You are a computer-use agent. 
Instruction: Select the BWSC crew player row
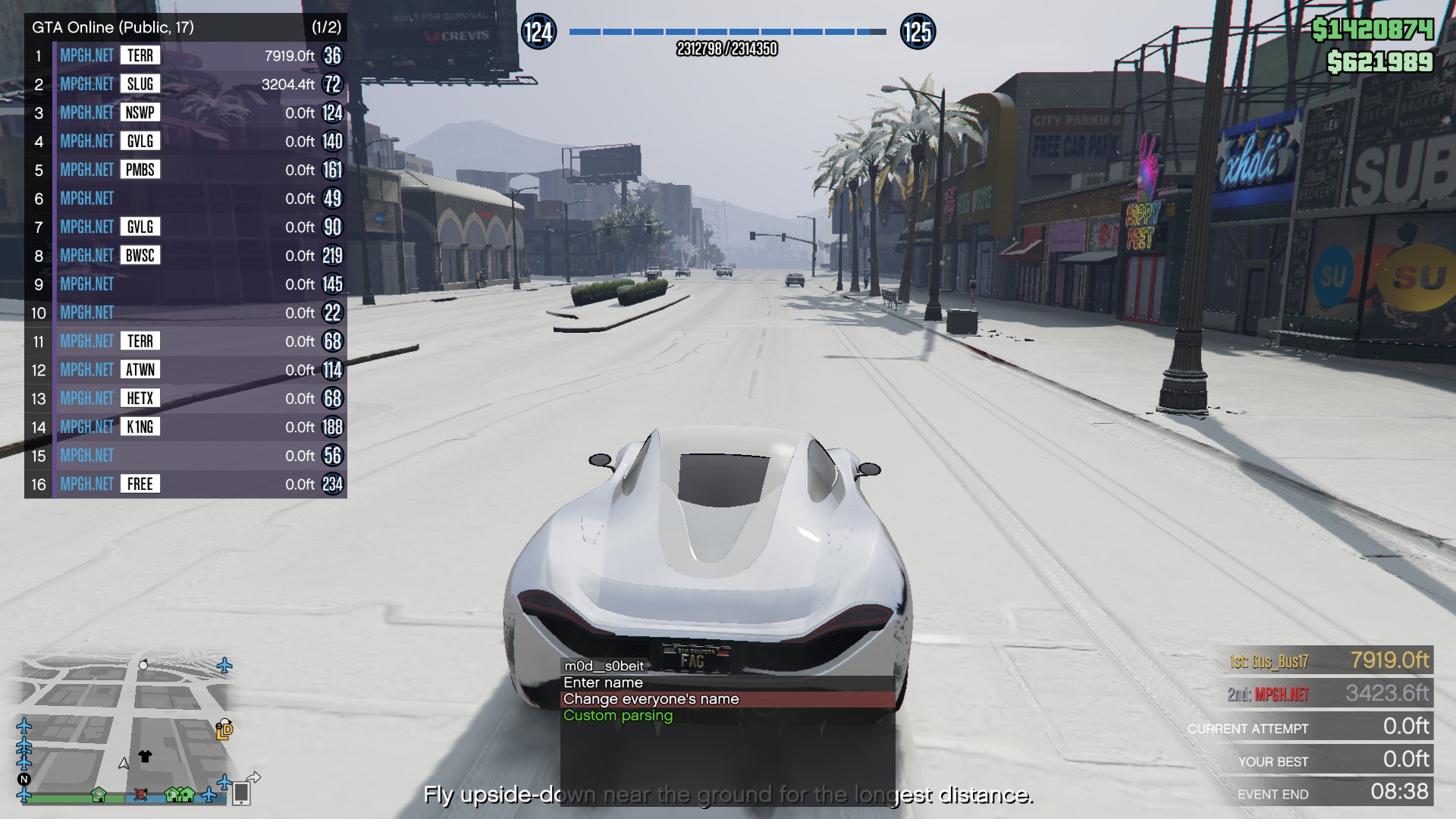(185, 256)
